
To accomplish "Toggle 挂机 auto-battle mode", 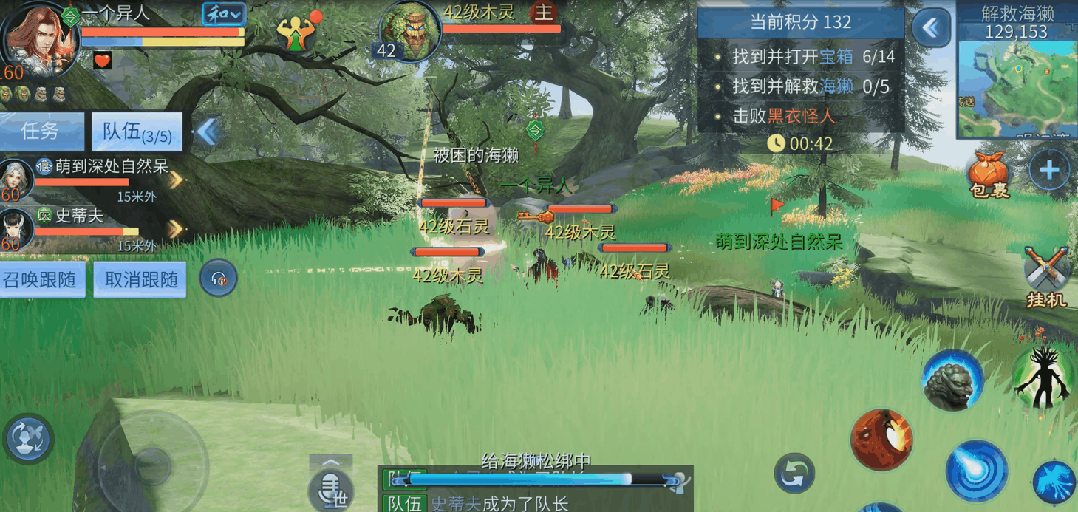I will (x=1048, y=273).
